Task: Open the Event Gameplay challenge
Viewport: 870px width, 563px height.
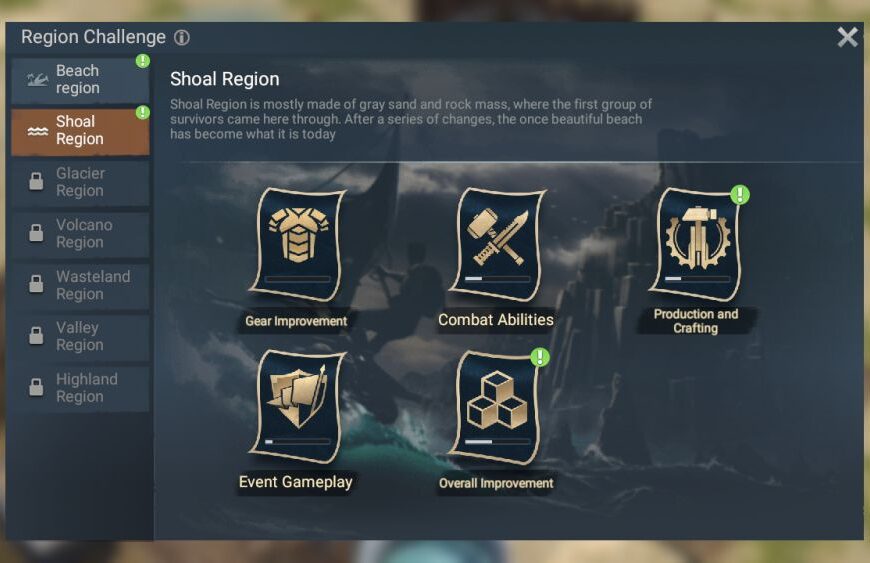Action: (x=297, y=407)
